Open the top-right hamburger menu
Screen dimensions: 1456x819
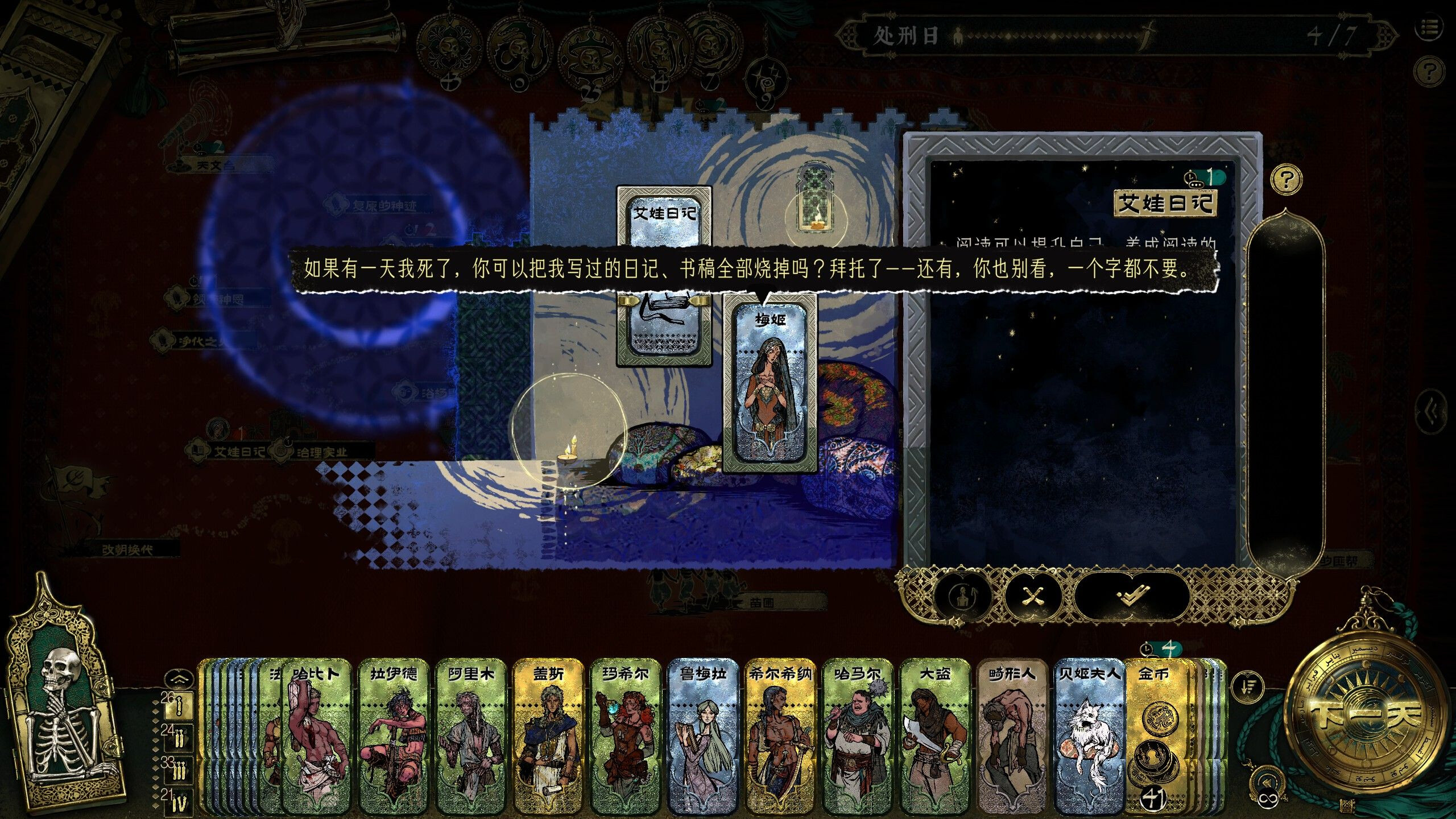point(1441,27)
